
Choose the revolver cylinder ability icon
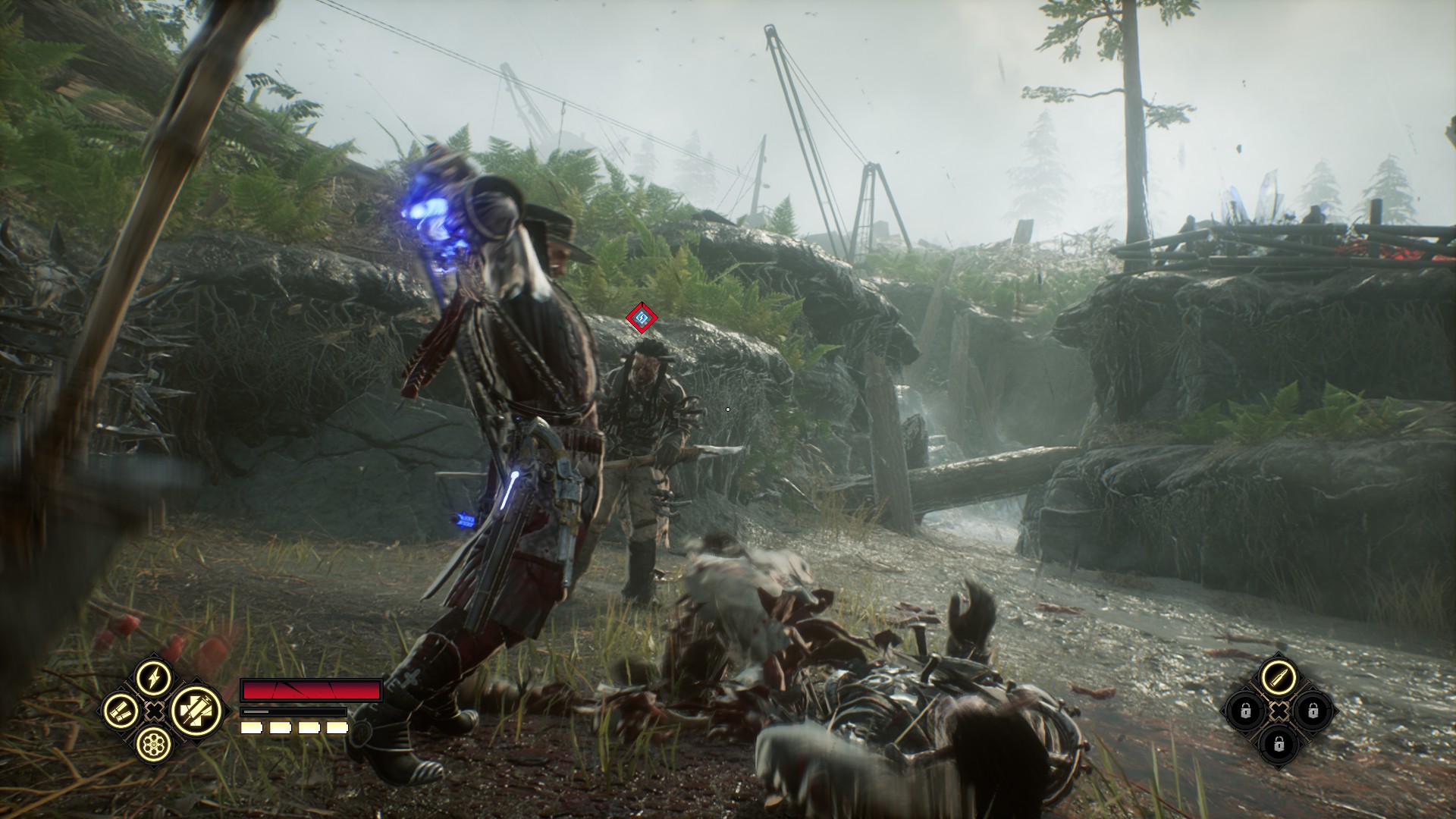pyautogui.click(x=154, y=745)
